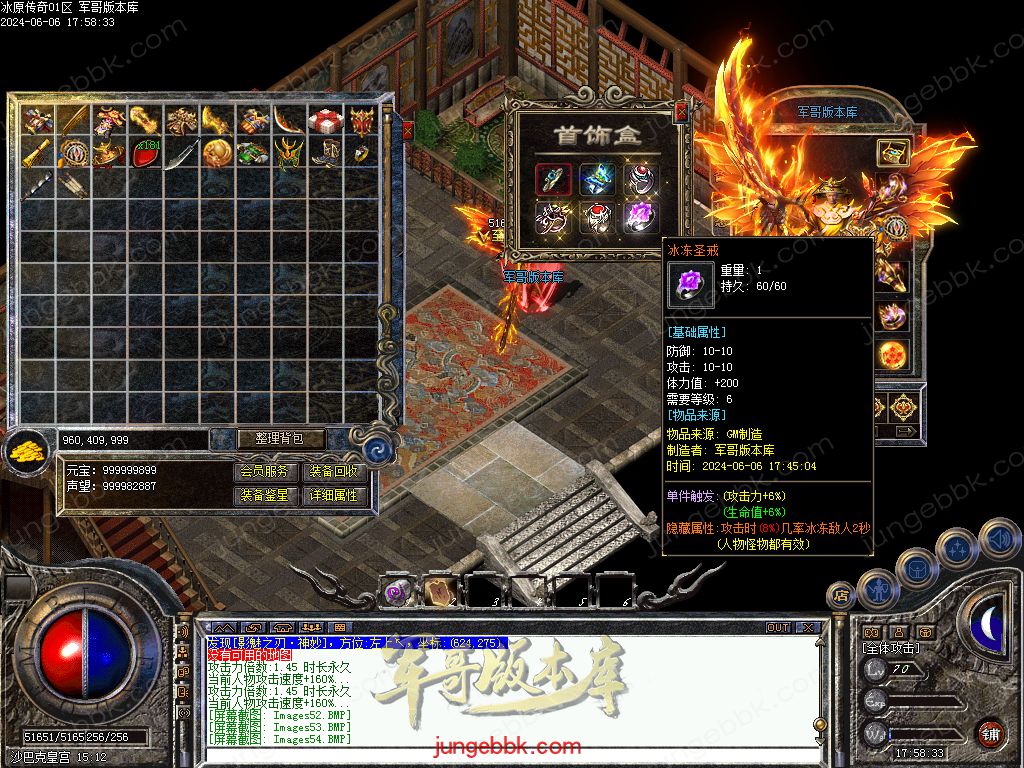Select the red-white gift box in inventory
Viewport: 1024px width, 768px height.
(324, 122)
